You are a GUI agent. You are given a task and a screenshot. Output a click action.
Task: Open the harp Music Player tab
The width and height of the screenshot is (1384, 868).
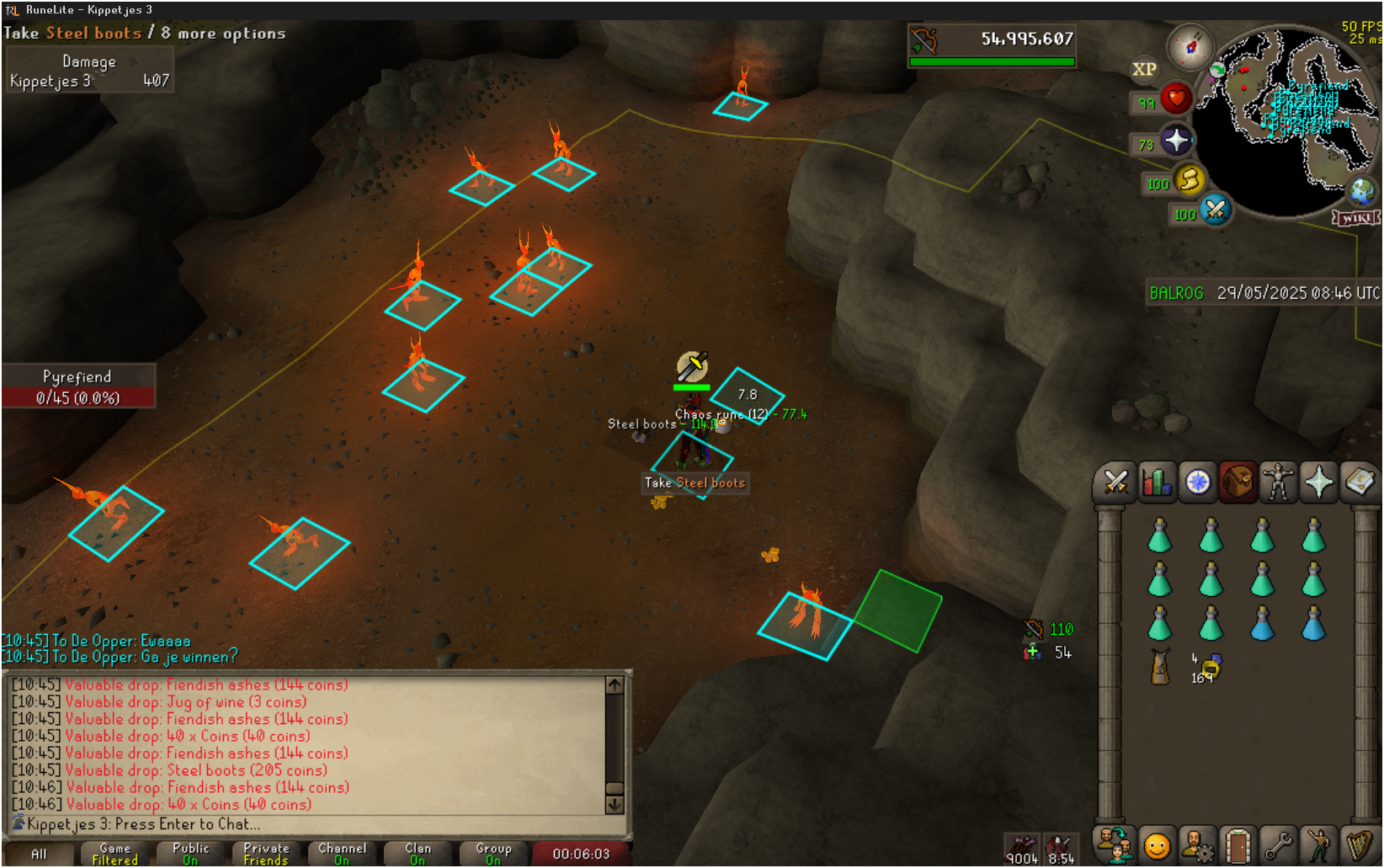(x=1359, y=844)
